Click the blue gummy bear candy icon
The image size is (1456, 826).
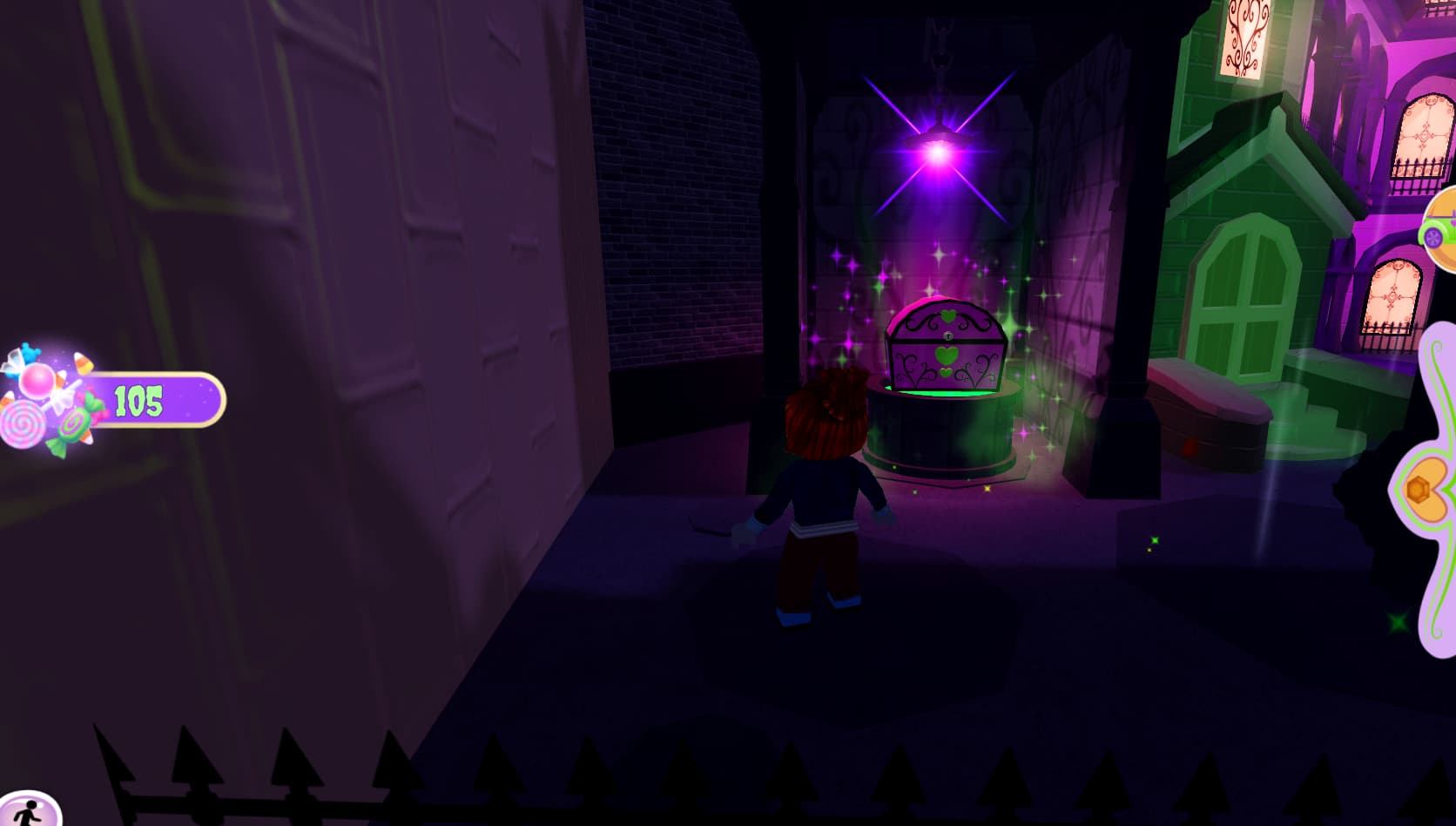[29, 350]
